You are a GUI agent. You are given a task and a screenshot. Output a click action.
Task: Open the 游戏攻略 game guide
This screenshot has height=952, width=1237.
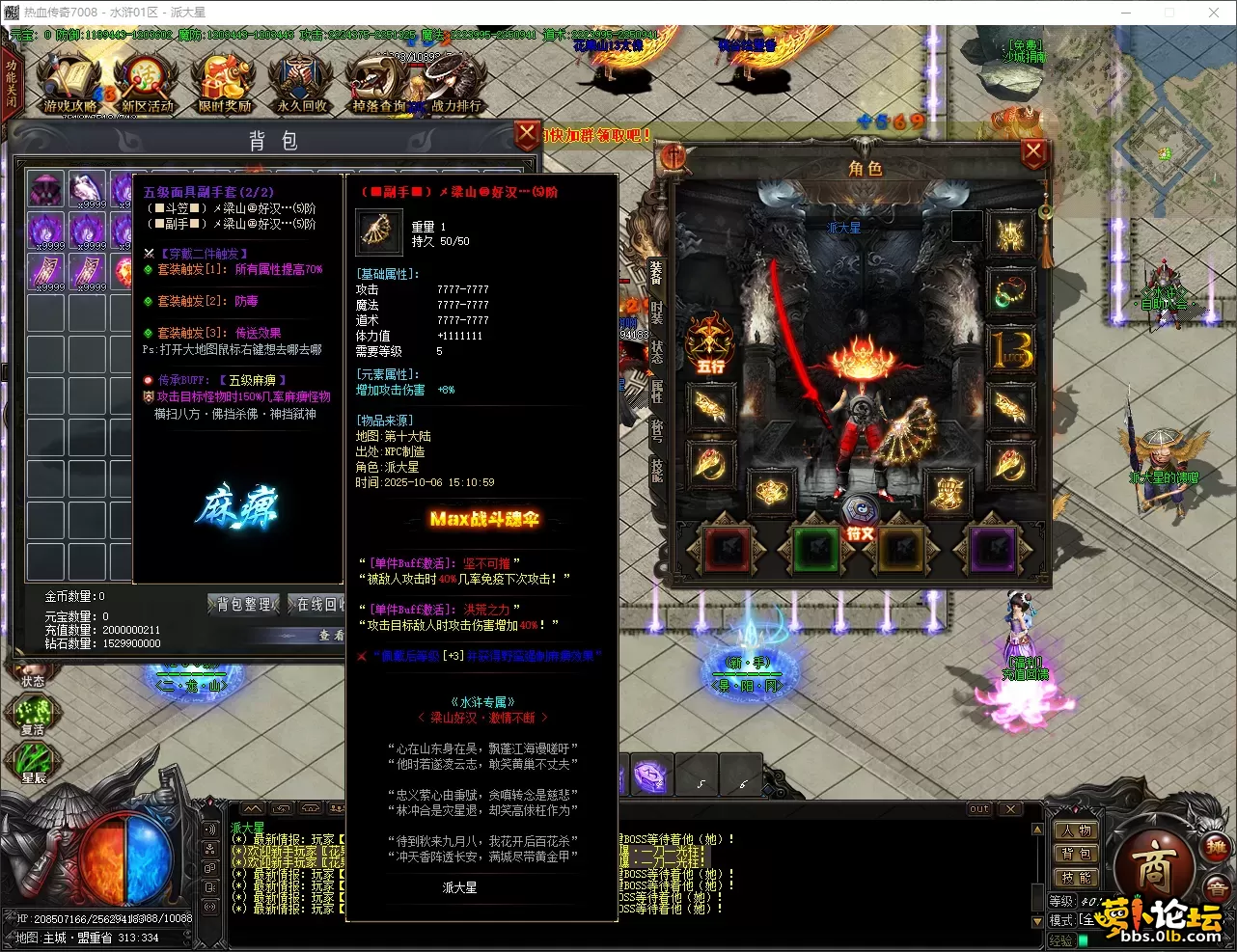click(69, 85)
